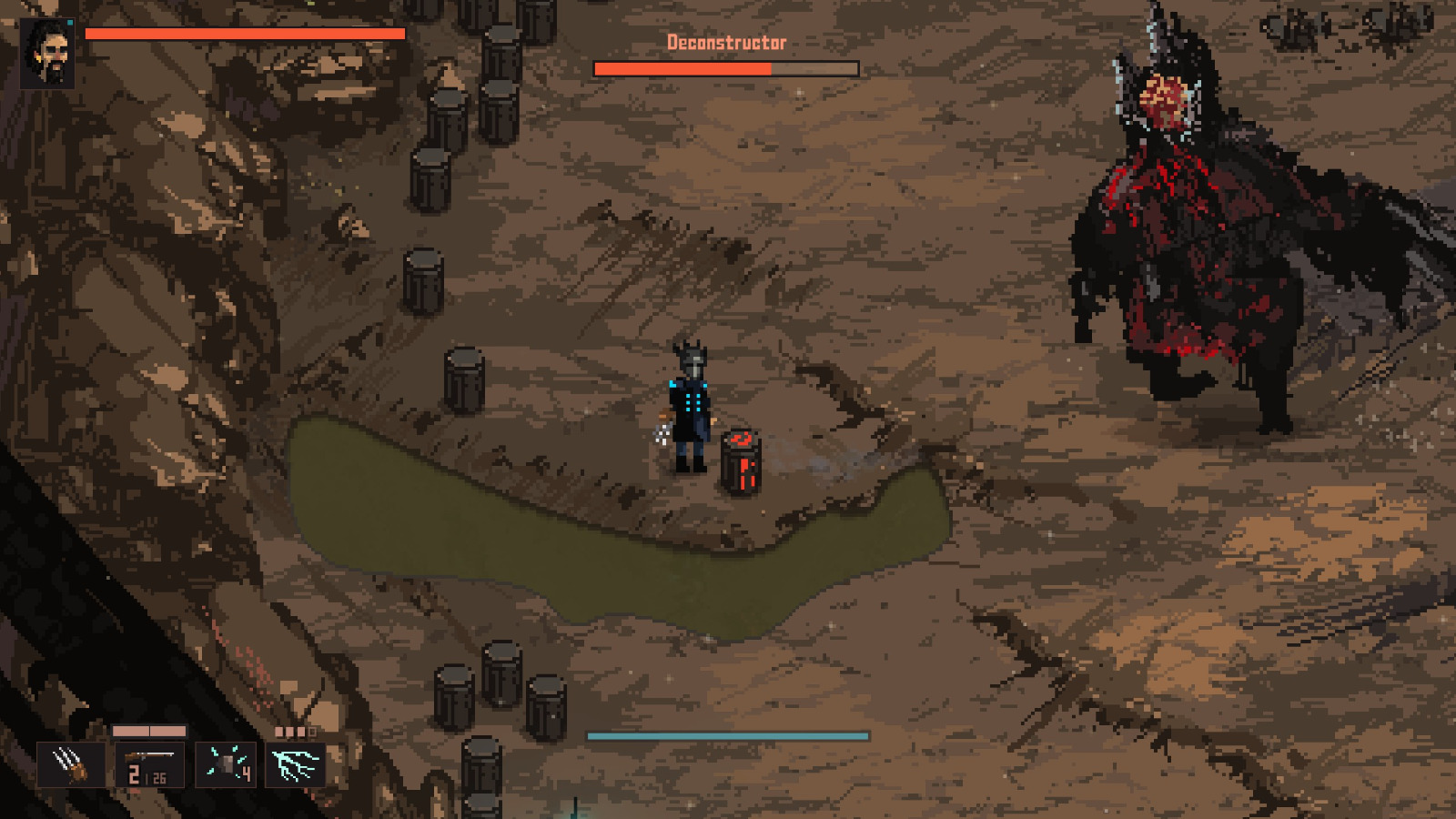Click the red explosive barrel beside the player

(743, 460)
